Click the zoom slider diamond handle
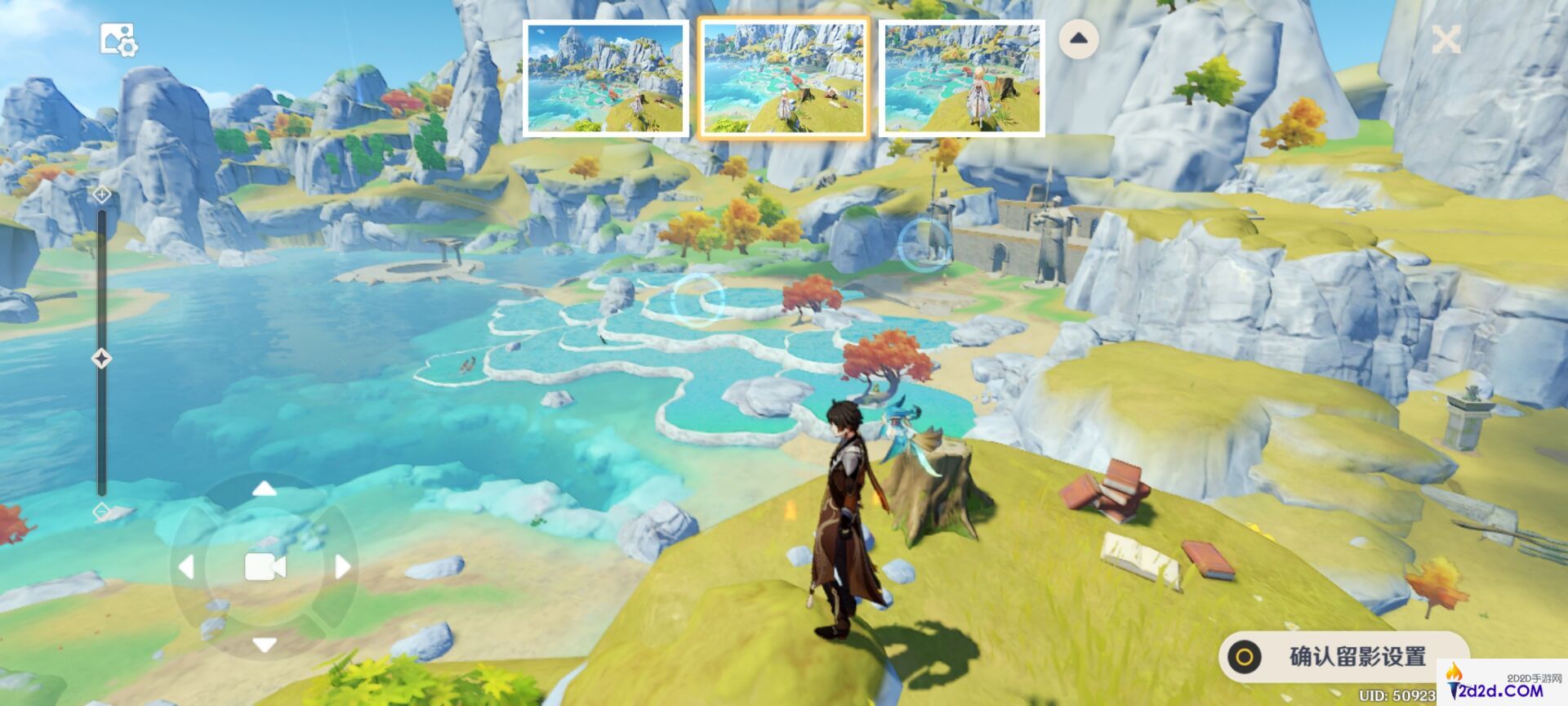Image resolution: width=1568 pixels, height=706 pixels. point(101,358)
